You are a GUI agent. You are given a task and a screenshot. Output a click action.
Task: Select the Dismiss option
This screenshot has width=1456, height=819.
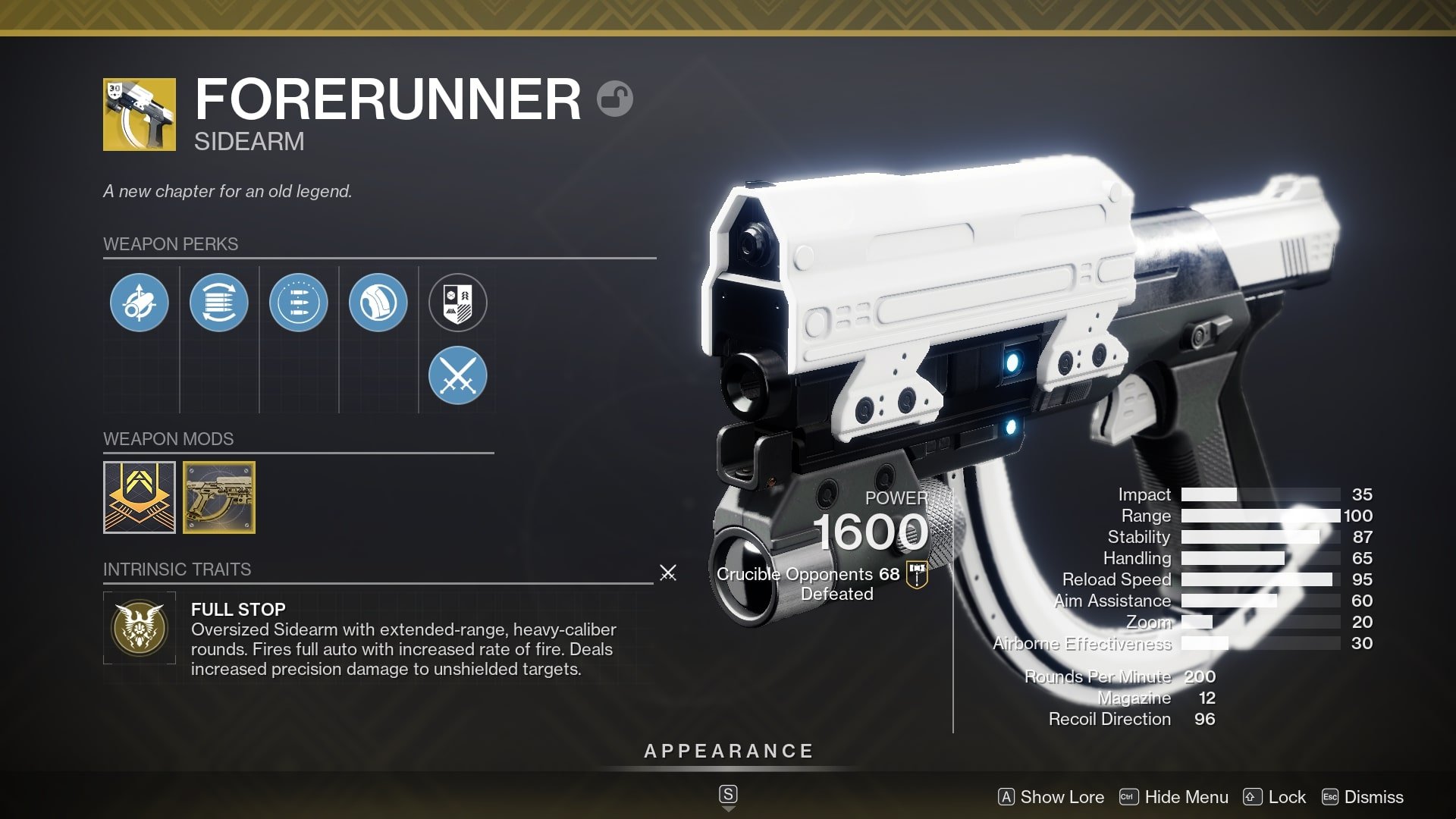point(1373,797)
